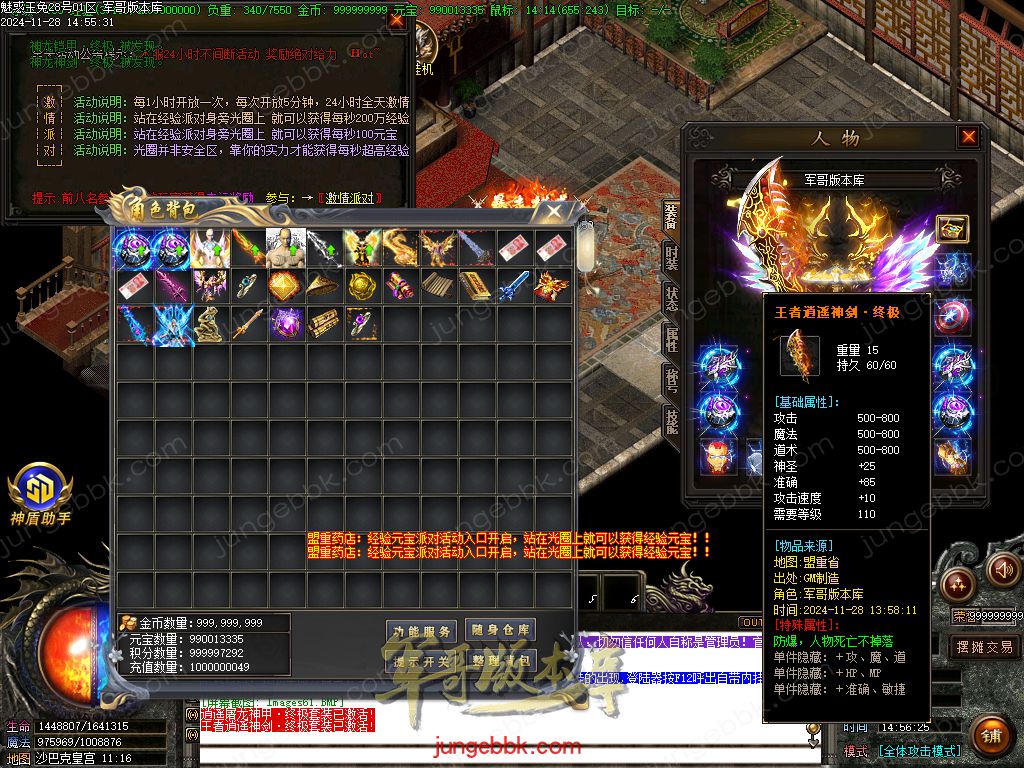Open the 随身仓库 portable warehouse
The width and height of the screenshot is (1024, 768).
tap(500, 630)
